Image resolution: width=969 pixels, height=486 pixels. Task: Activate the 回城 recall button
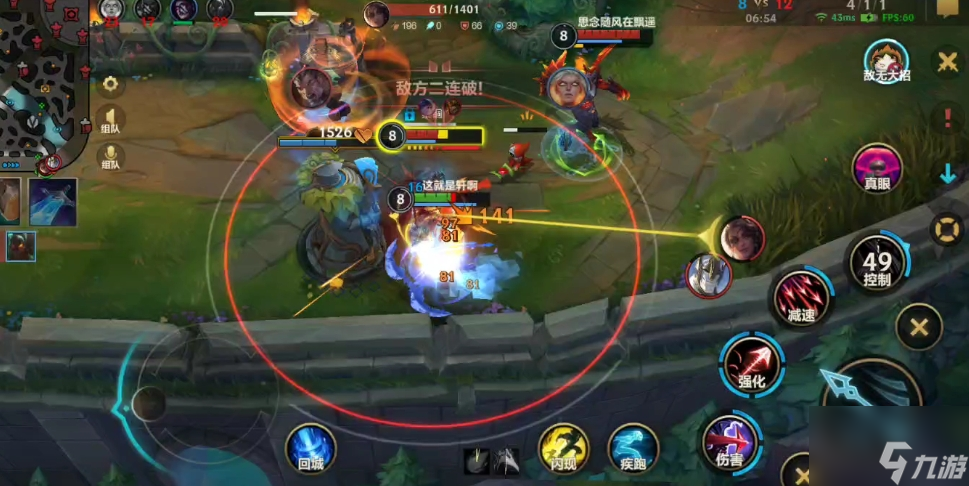(x=310, y=445)
